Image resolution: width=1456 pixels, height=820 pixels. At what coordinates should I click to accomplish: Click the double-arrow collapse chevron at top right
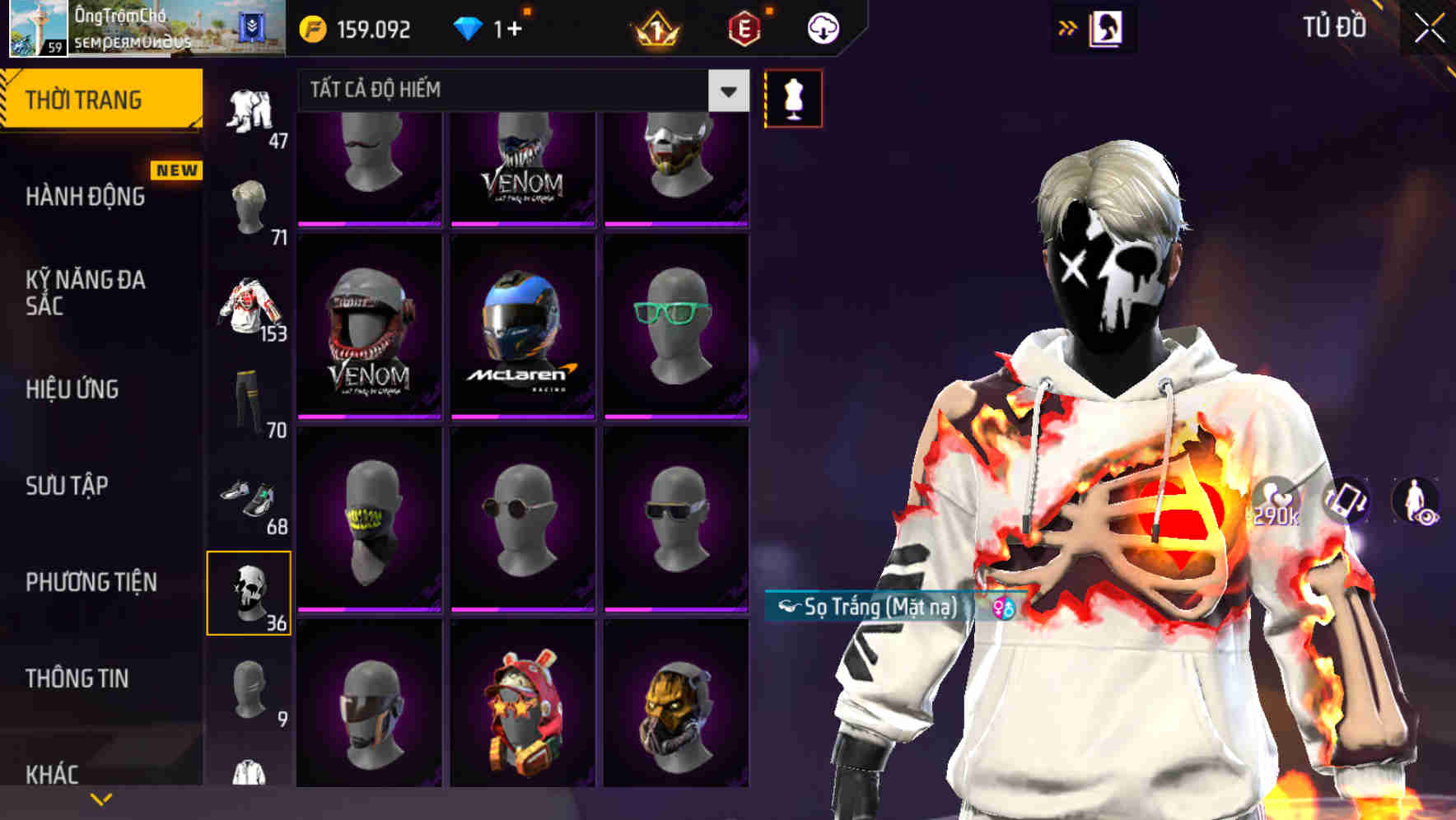[1068, 26]
